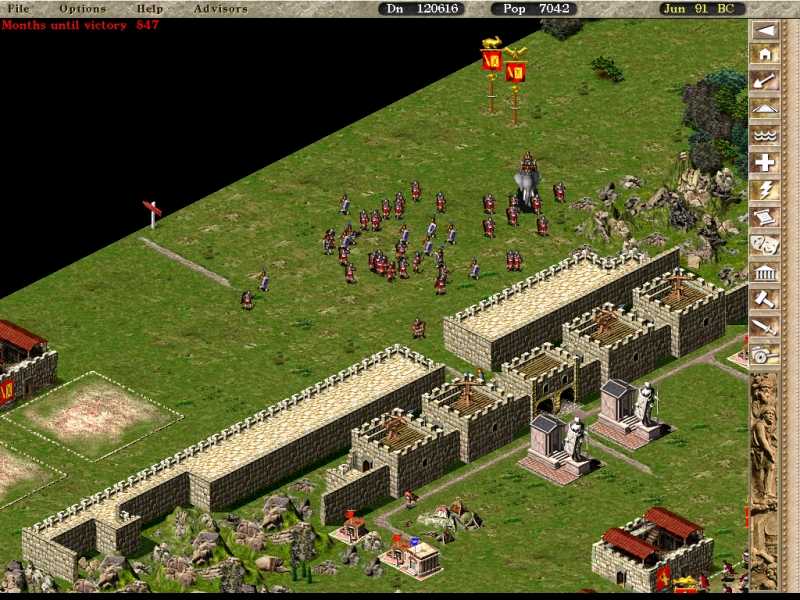Image resolution: width=800 pixels, height=600 pixels.
Task: Open the File menu
Action: (x=18, y=9)
